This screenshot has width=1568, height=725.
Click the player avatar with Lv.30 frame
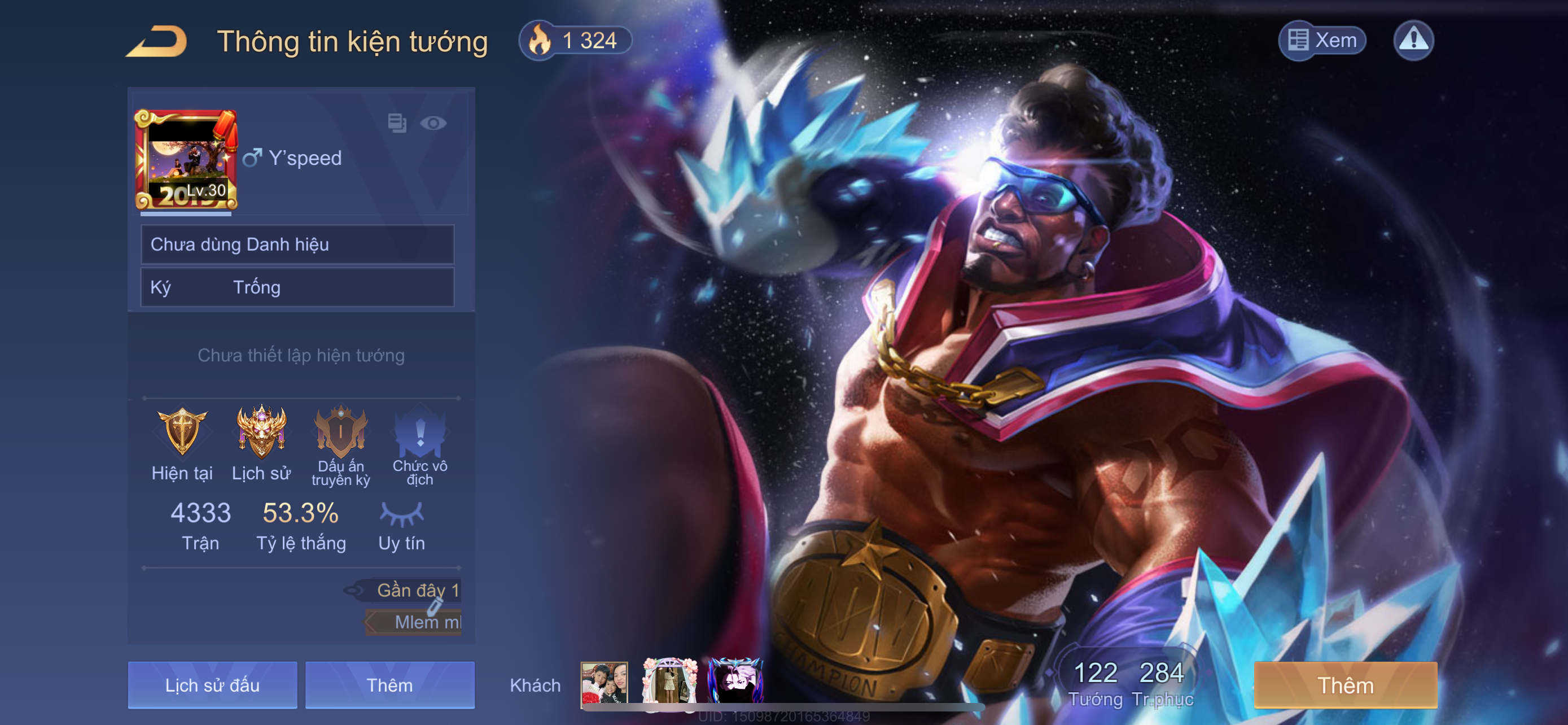[186, 159]
